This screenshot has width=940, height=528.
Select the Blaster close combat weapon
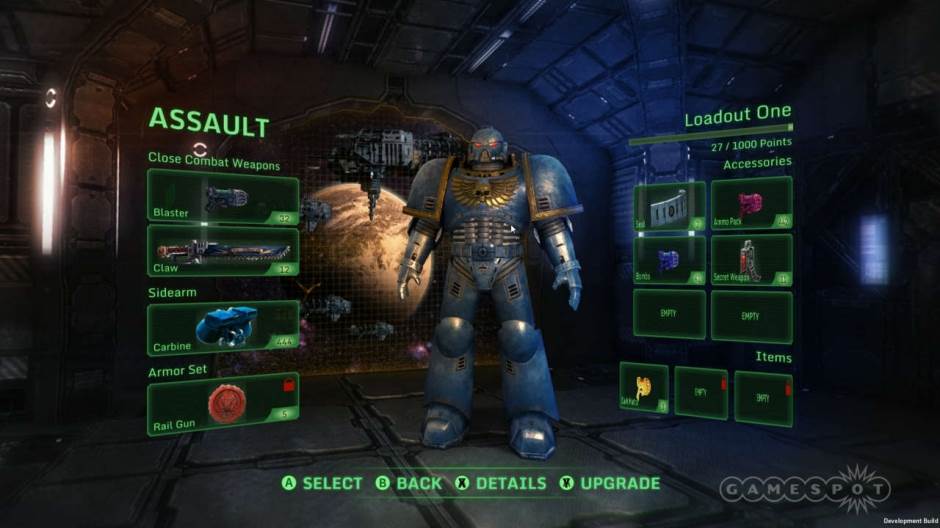[x=222, y=197]
